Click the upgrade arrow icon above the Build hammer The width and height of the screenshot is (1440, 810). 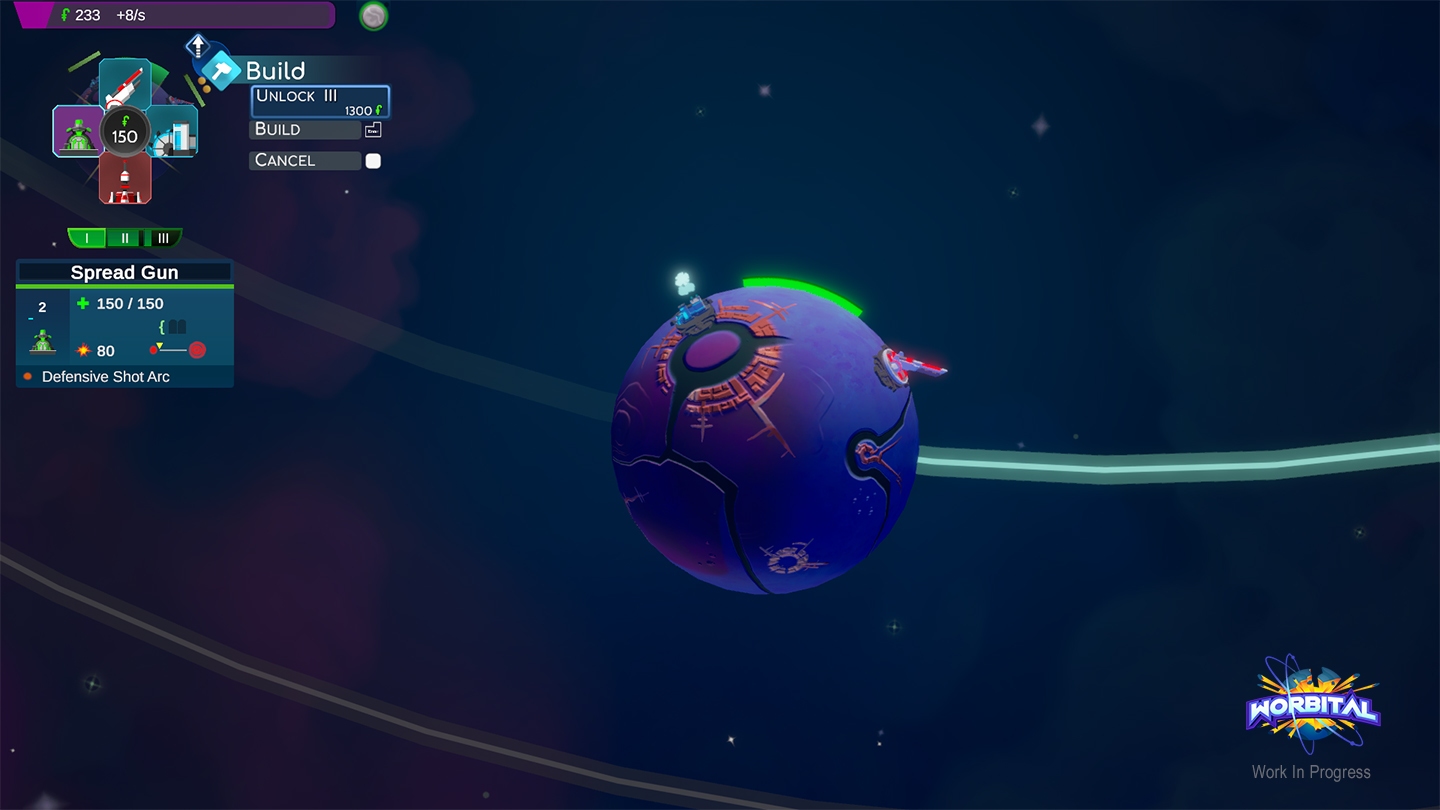tap(198, 45)
